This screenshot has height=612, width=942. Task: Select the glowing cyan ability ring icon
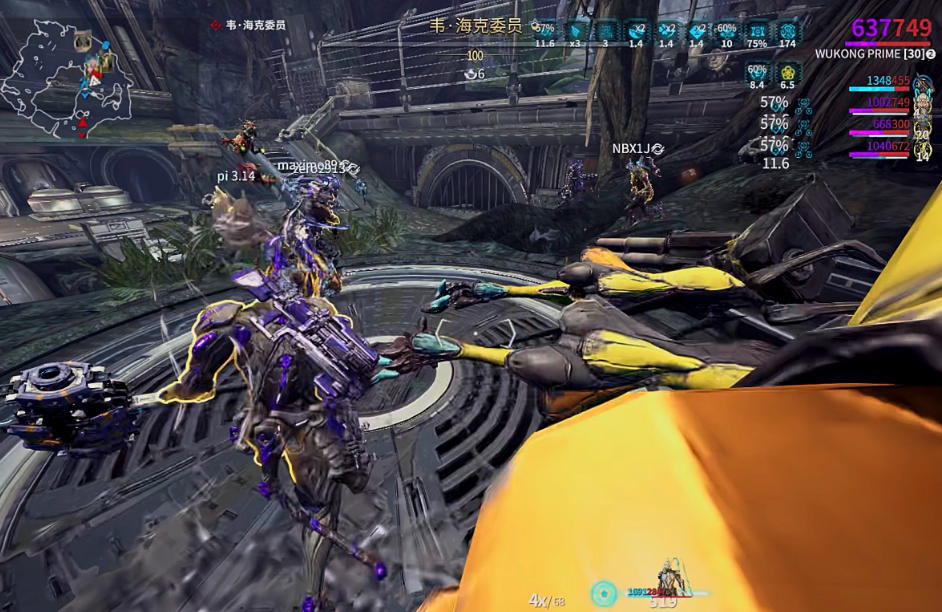click(x=603, y=593)
